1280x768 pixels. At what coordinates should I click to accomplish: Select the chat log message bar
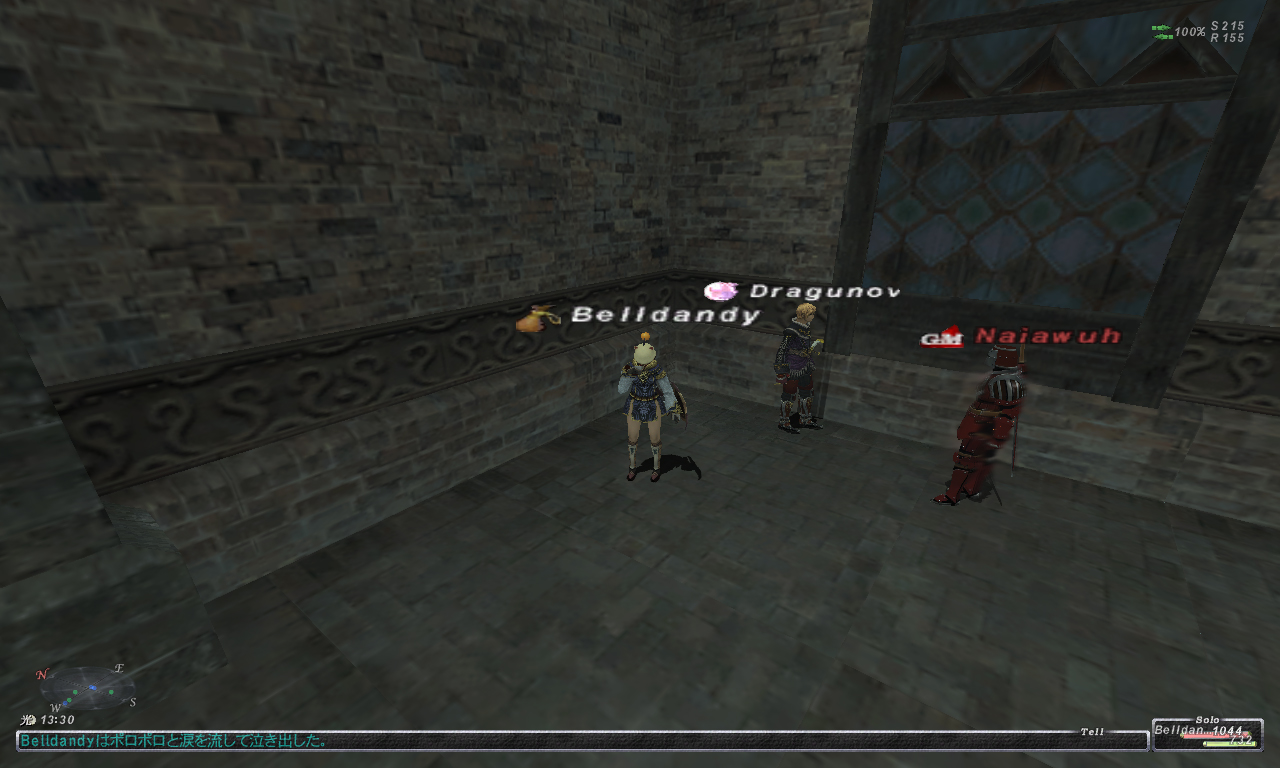click(580, 741)
